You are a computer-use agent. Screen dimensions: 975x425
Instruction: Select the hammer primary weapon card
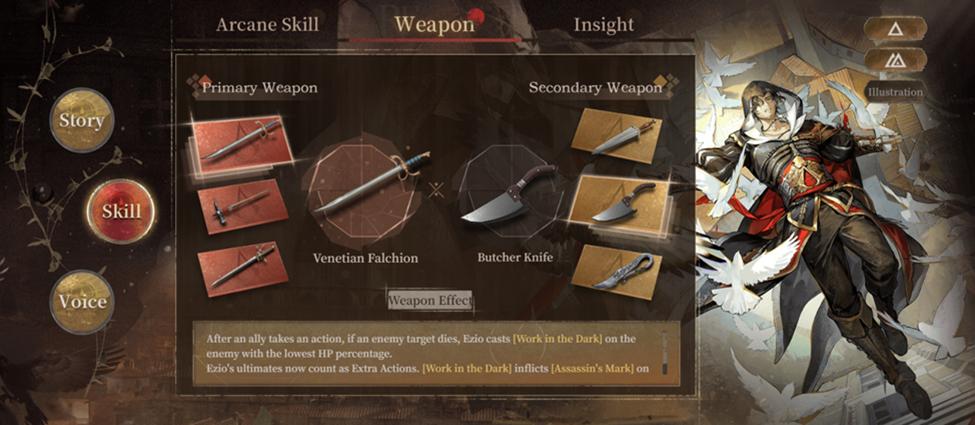point(243,206)
